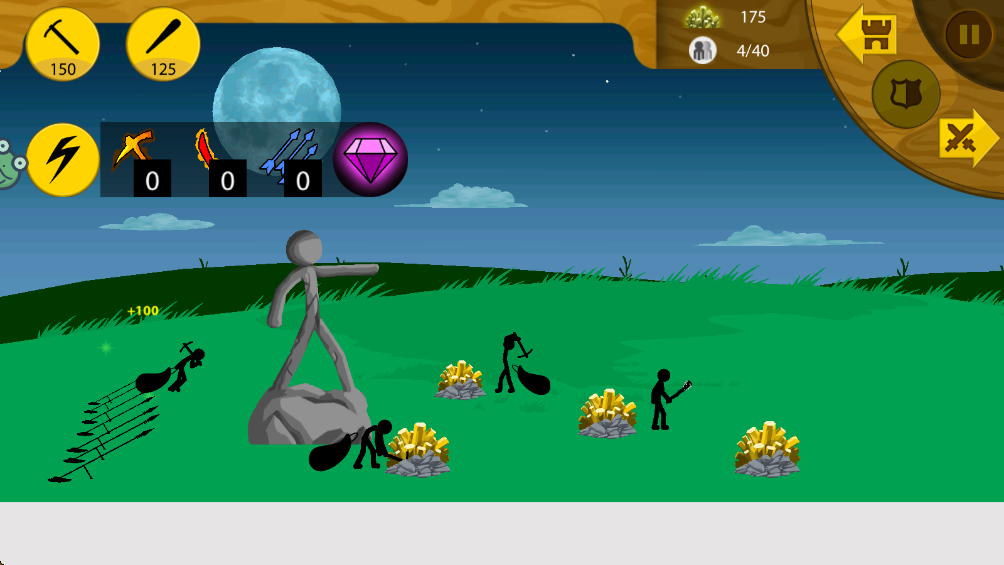
Task: Train a miner for 150 gold
Action: 62,44
